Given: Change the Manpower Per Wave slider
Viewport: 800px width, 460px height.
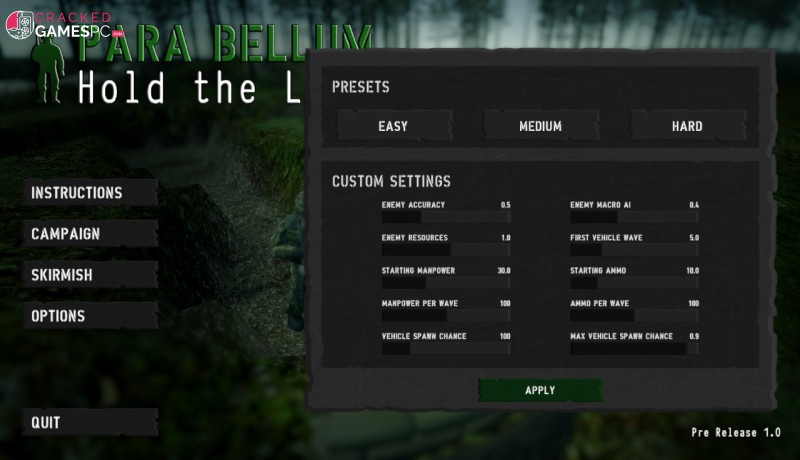Looking at the screenshot, I should 446,316.
